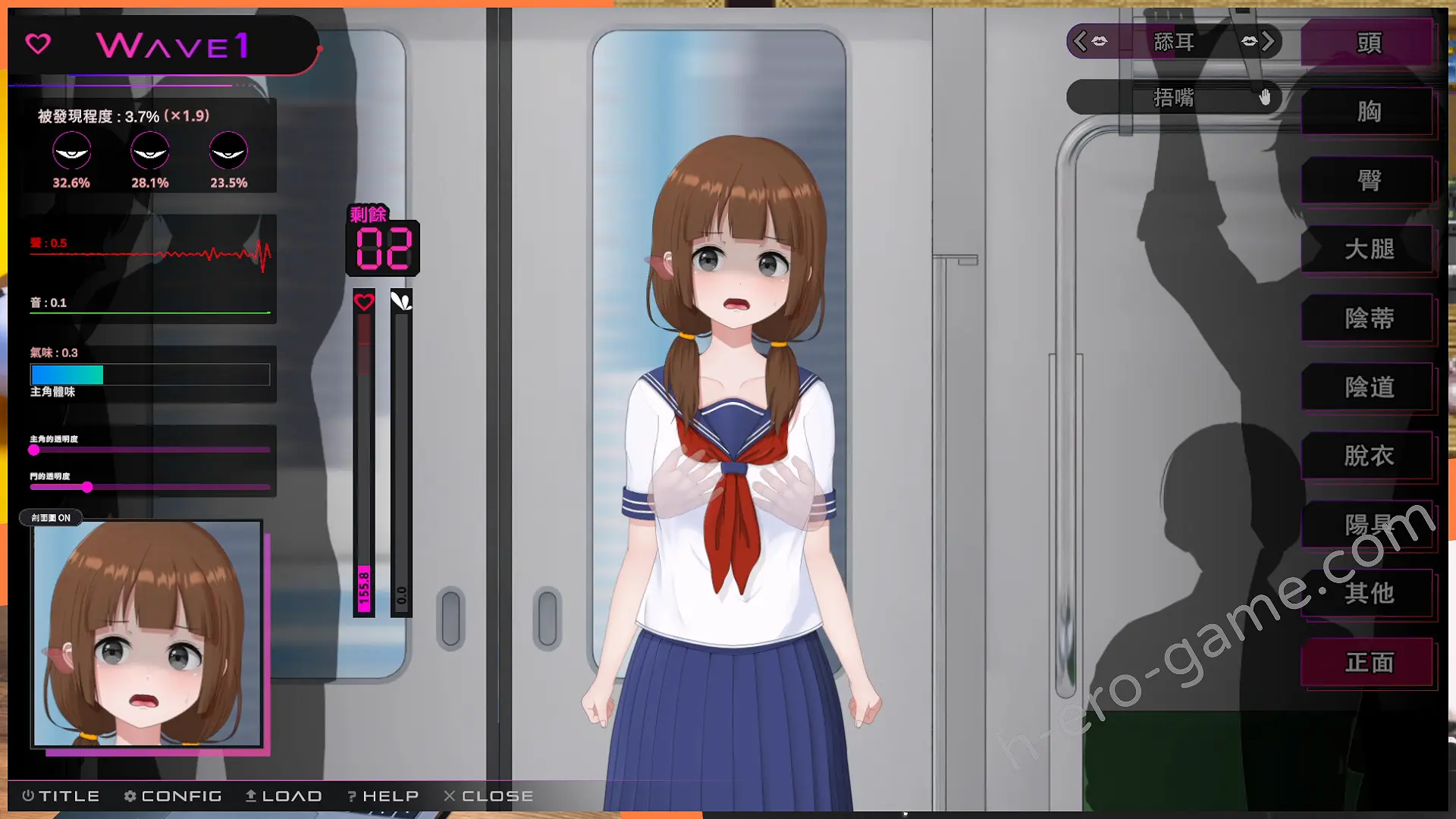Click the CLOSE button in bottom bar
The image size is (1456, 819).
click(x=489, y=795)
